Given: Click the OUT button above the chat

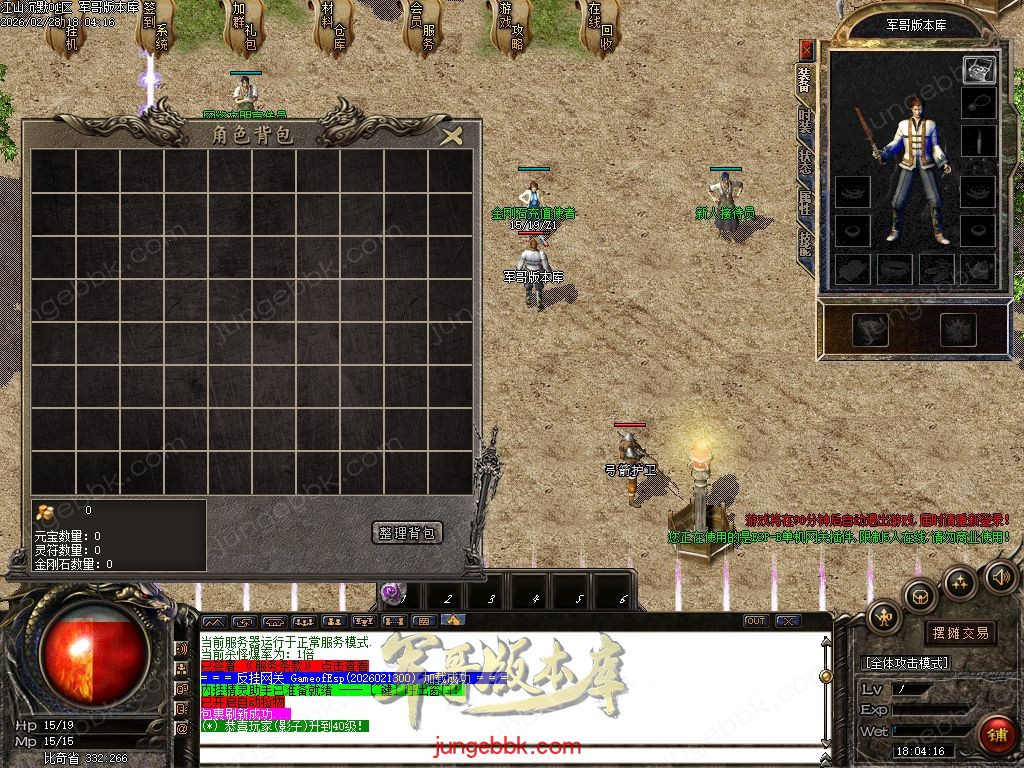Looking at the screenshot, I should pyautogui.click(x=756, y=621).
